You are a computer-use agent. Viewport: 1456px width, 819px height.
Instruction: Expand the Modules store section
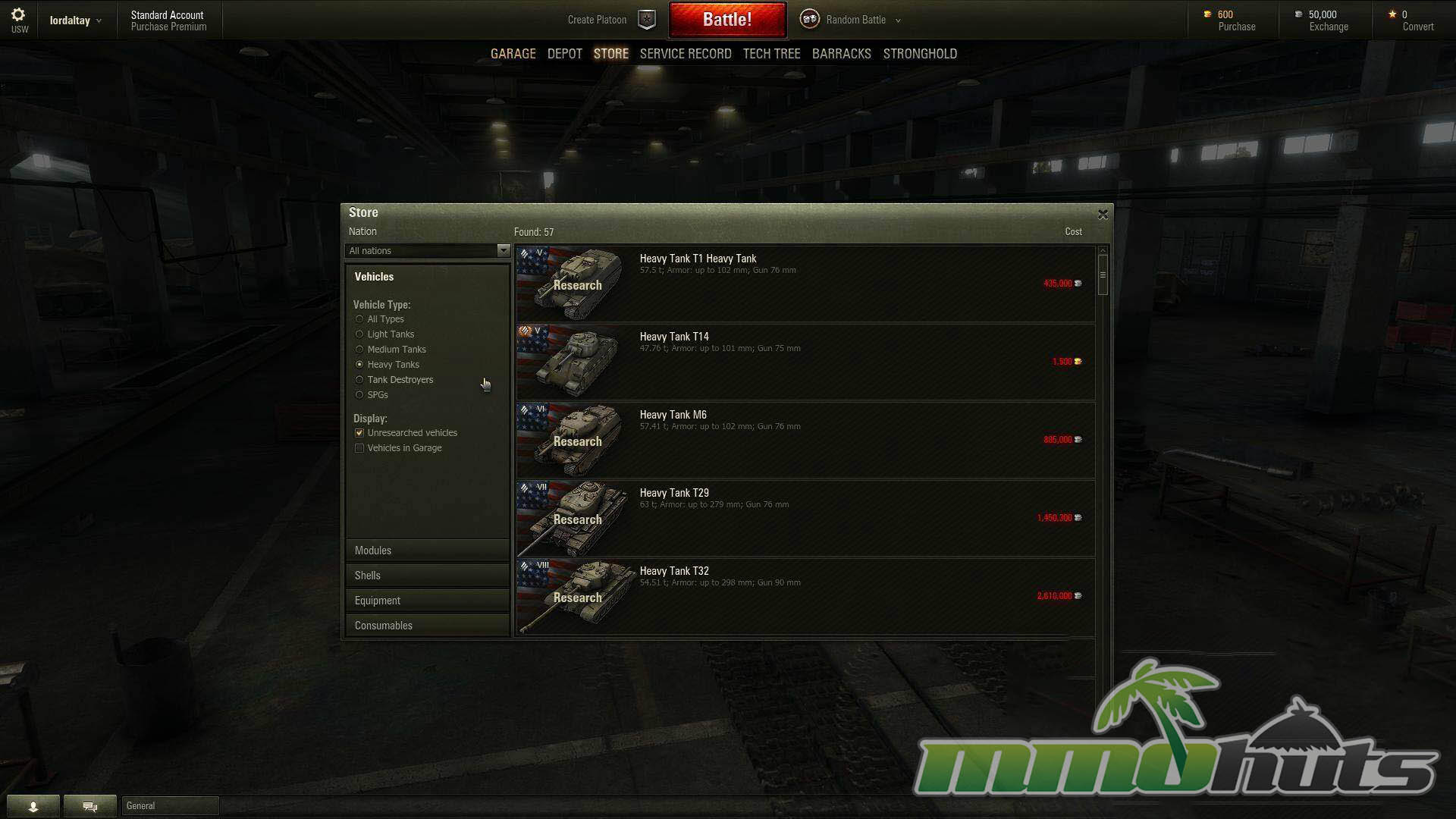tap(427, 551)
